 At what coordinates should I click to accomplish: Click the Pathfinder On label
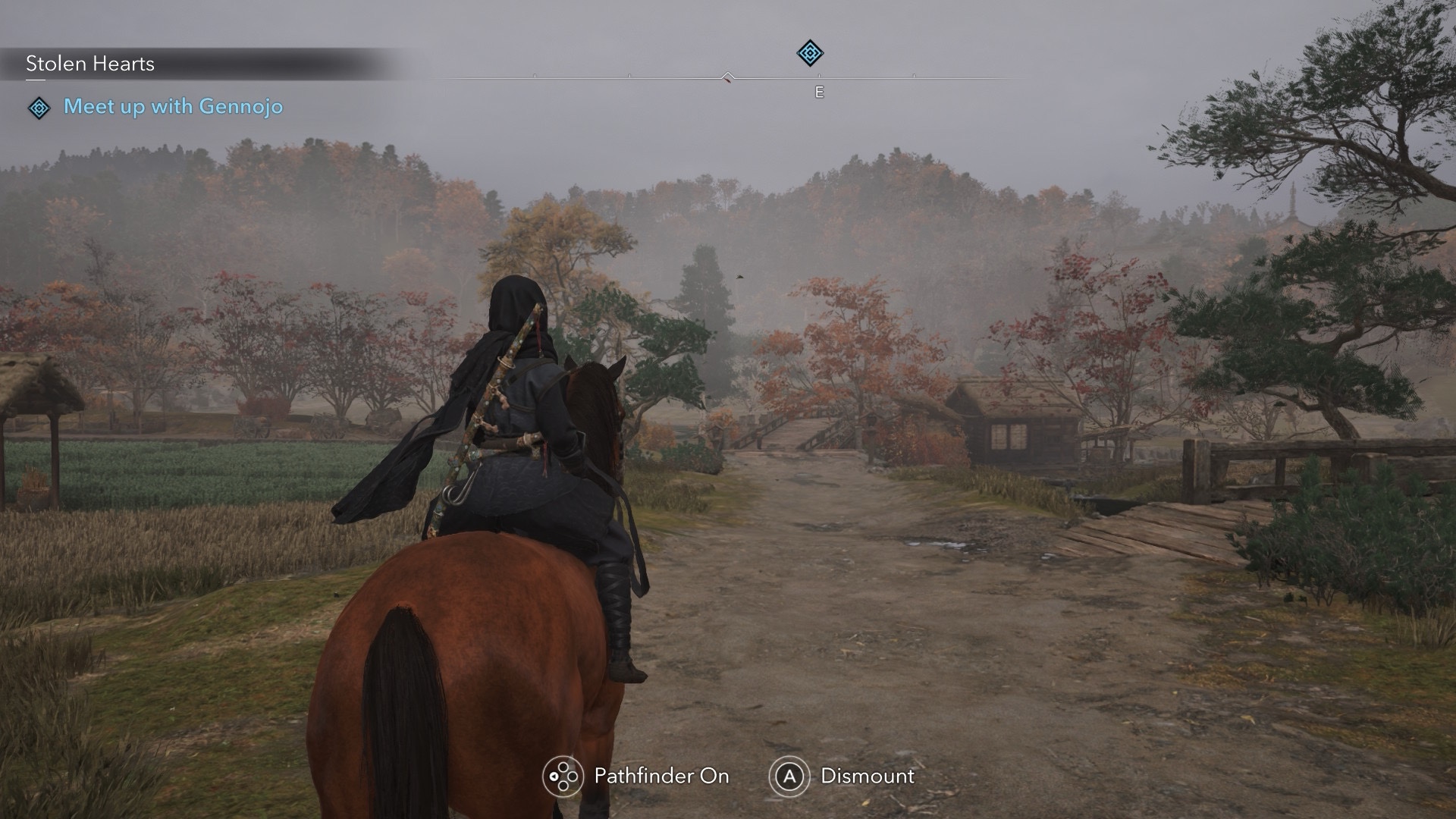(x=661, y=776)
